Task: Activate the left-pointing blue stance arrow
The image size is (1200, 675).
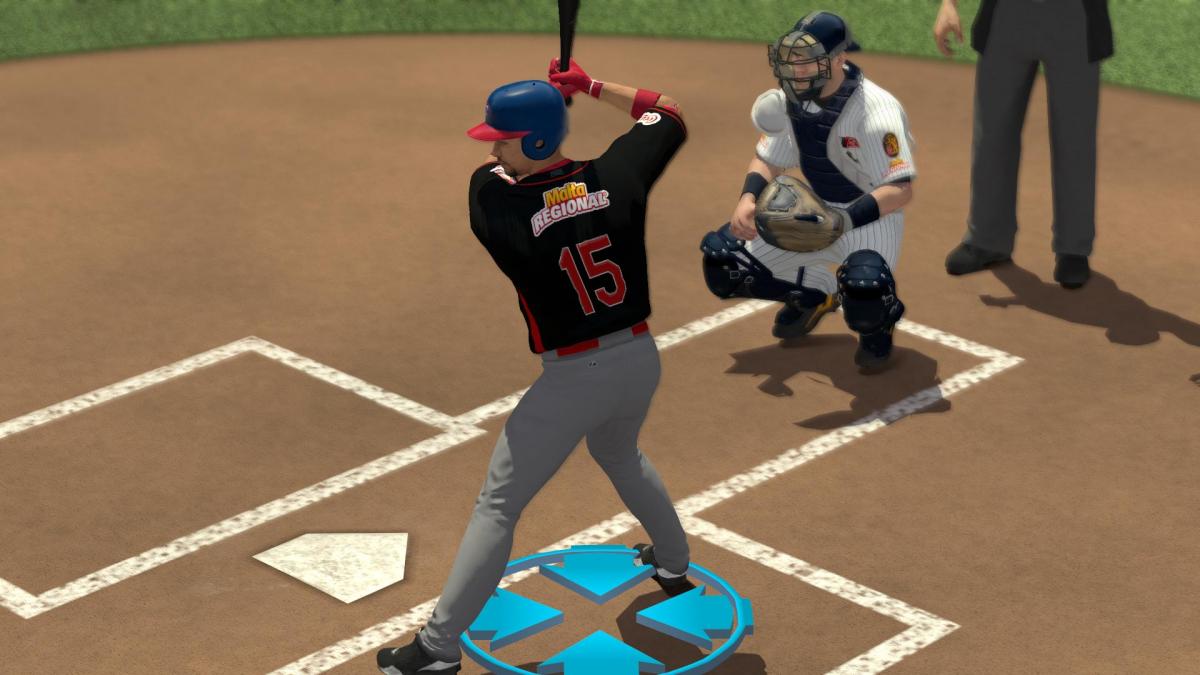Action: click(x=684, y=617)
